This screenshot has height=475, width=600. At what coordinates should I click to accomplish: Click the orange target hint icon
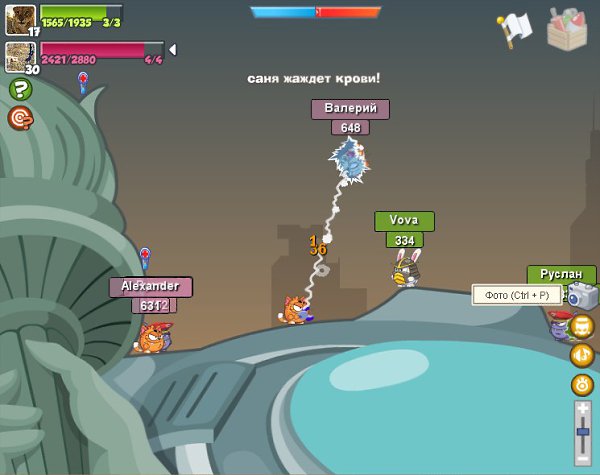[x=20, y=118]
